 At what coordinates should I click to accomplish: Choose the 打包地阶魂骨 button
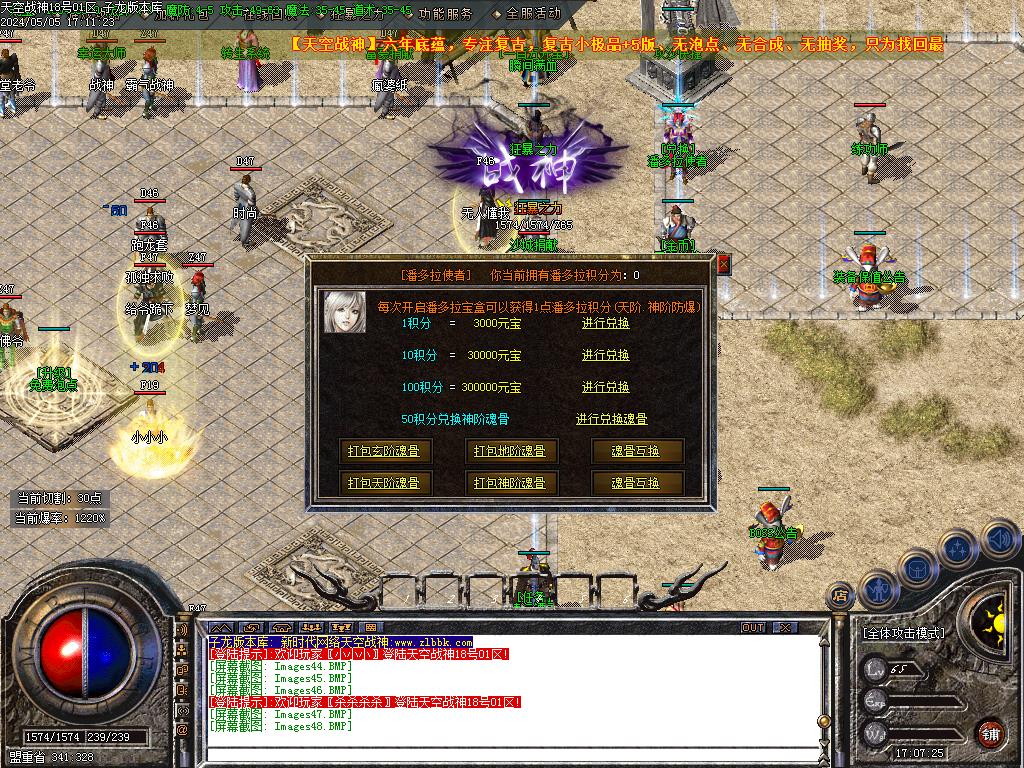click(510, 451)
